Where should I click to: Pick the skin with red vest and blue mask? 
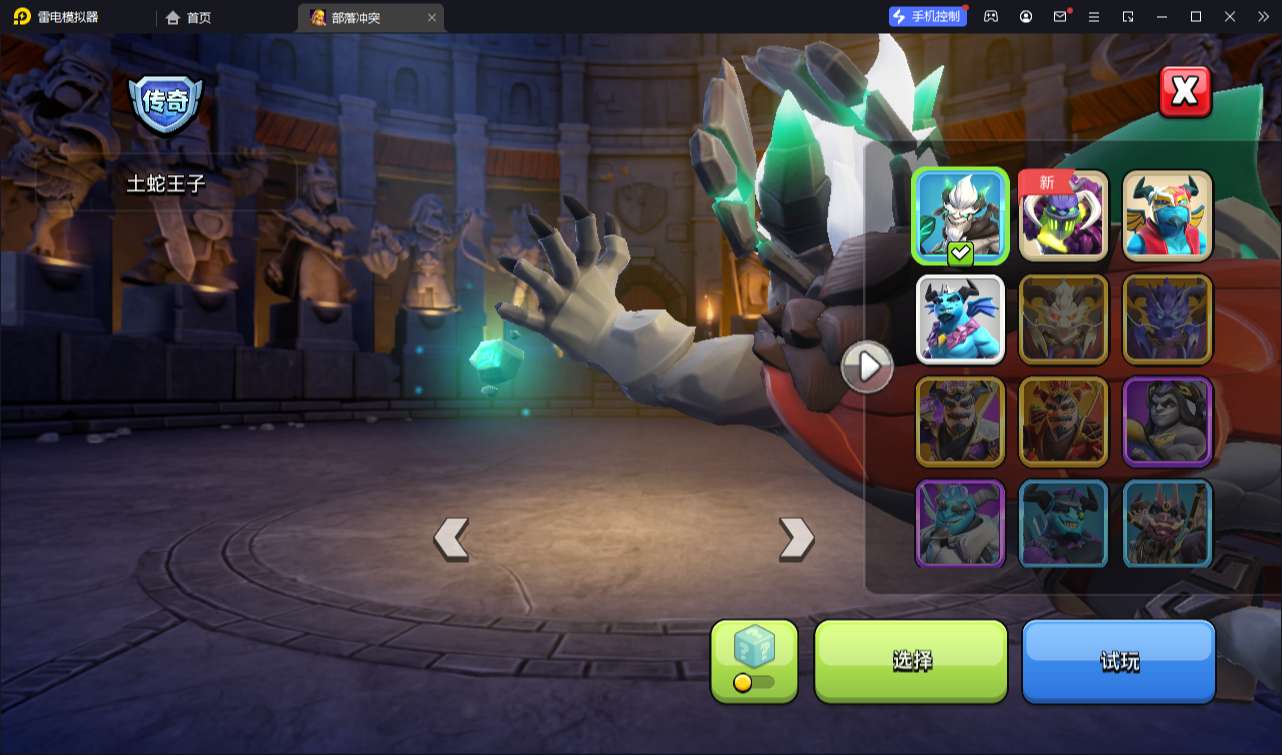coord(1167,216)
